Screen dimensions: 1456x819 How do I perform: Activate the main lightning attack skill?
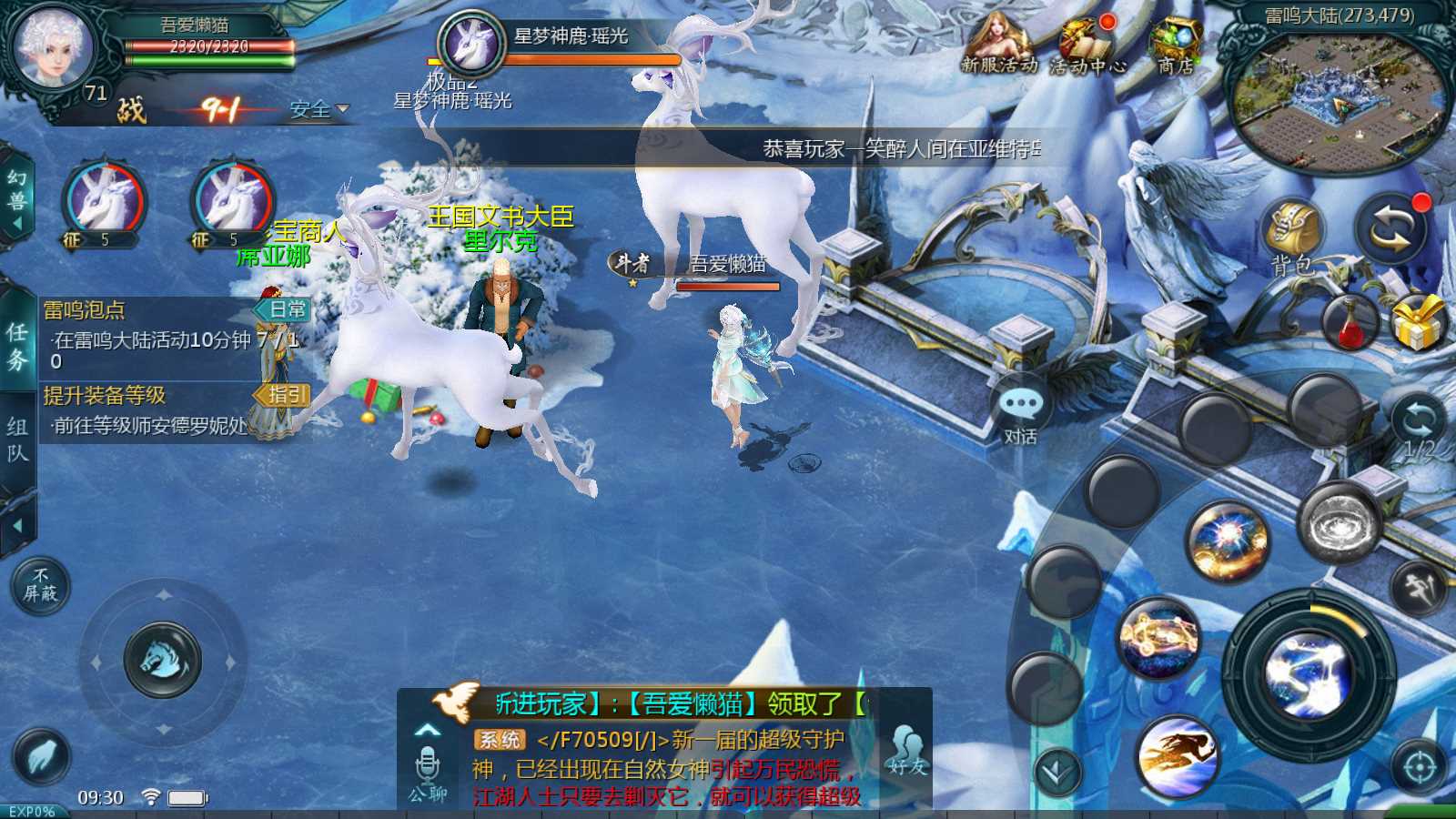(1309, 674)
